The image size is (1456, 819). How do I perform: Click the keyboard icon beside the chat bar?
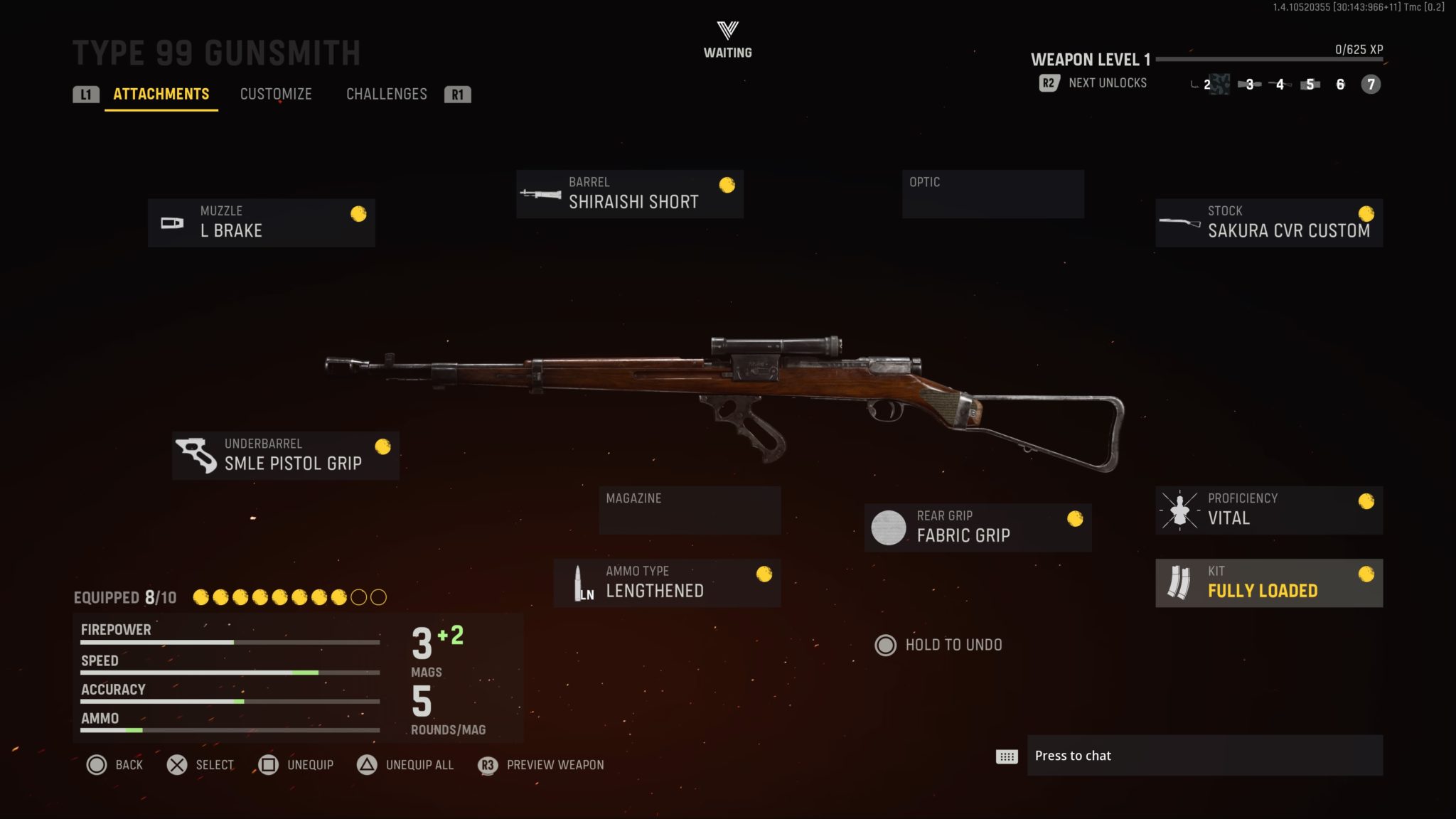pyautogui.click(x=1005, y=756)
